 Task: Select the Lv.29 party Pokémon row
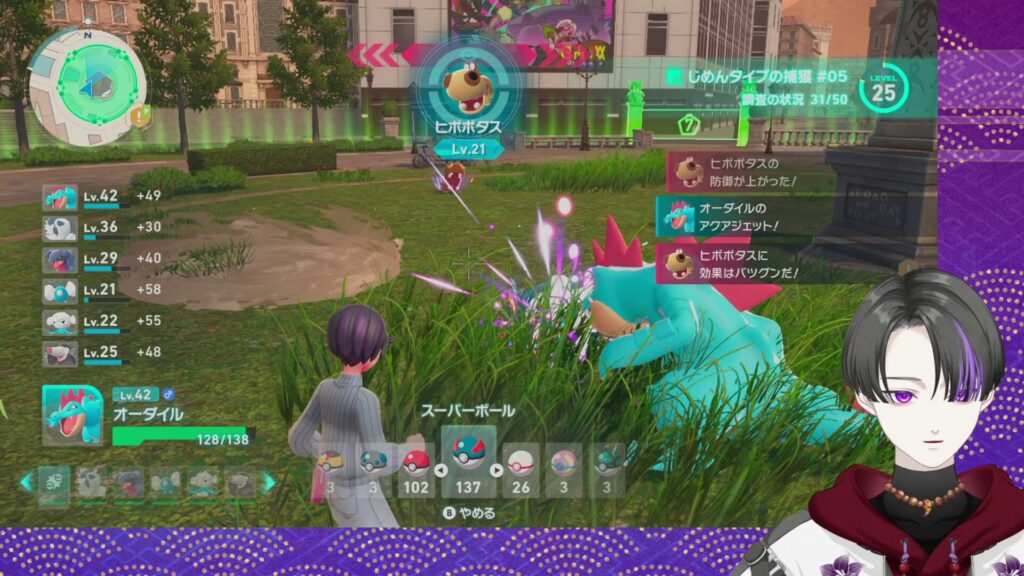pyautogui.click(x=100, y=260)
